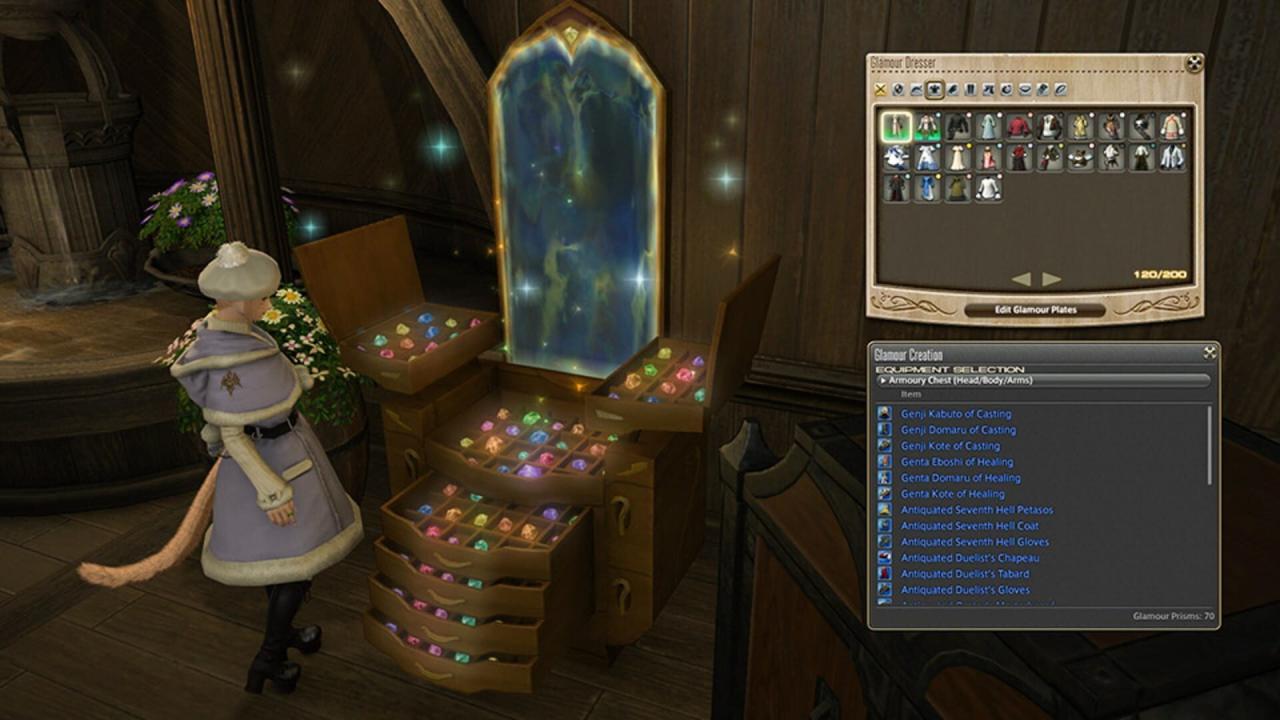Close the Glamour Creation window

tap(1209, 353)
